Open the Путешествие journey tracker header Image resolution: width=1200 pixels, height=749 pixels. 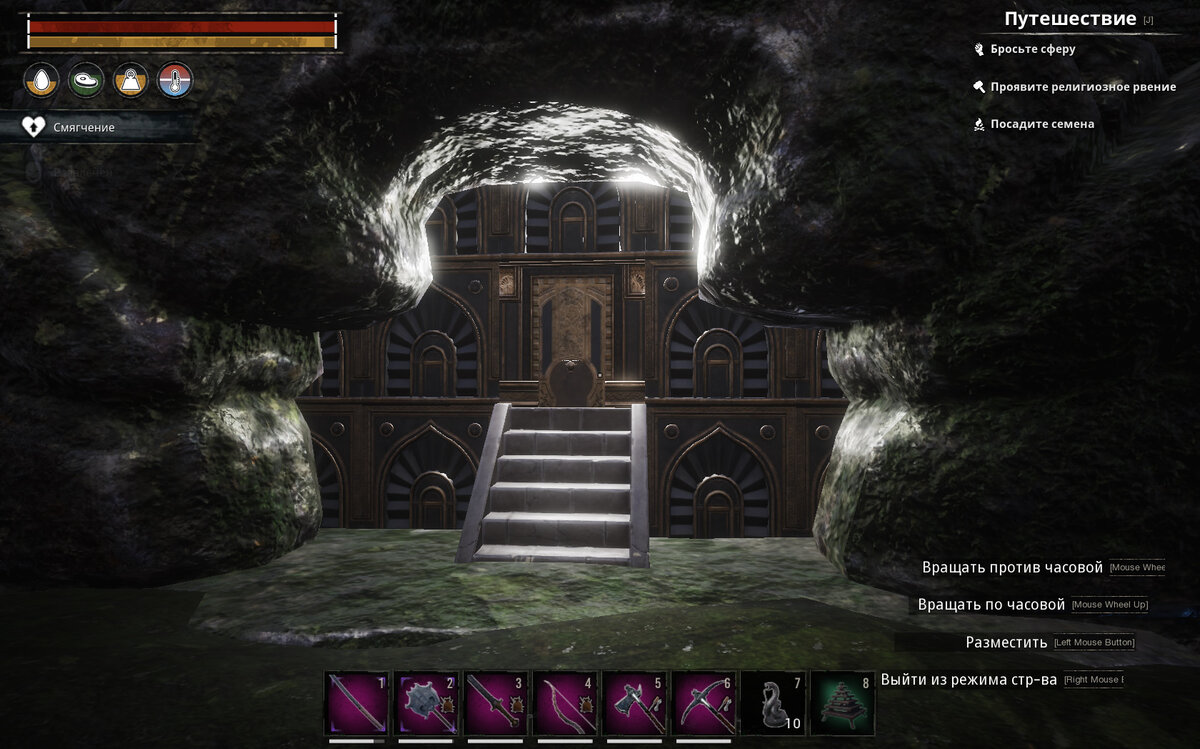(1070, 19)
